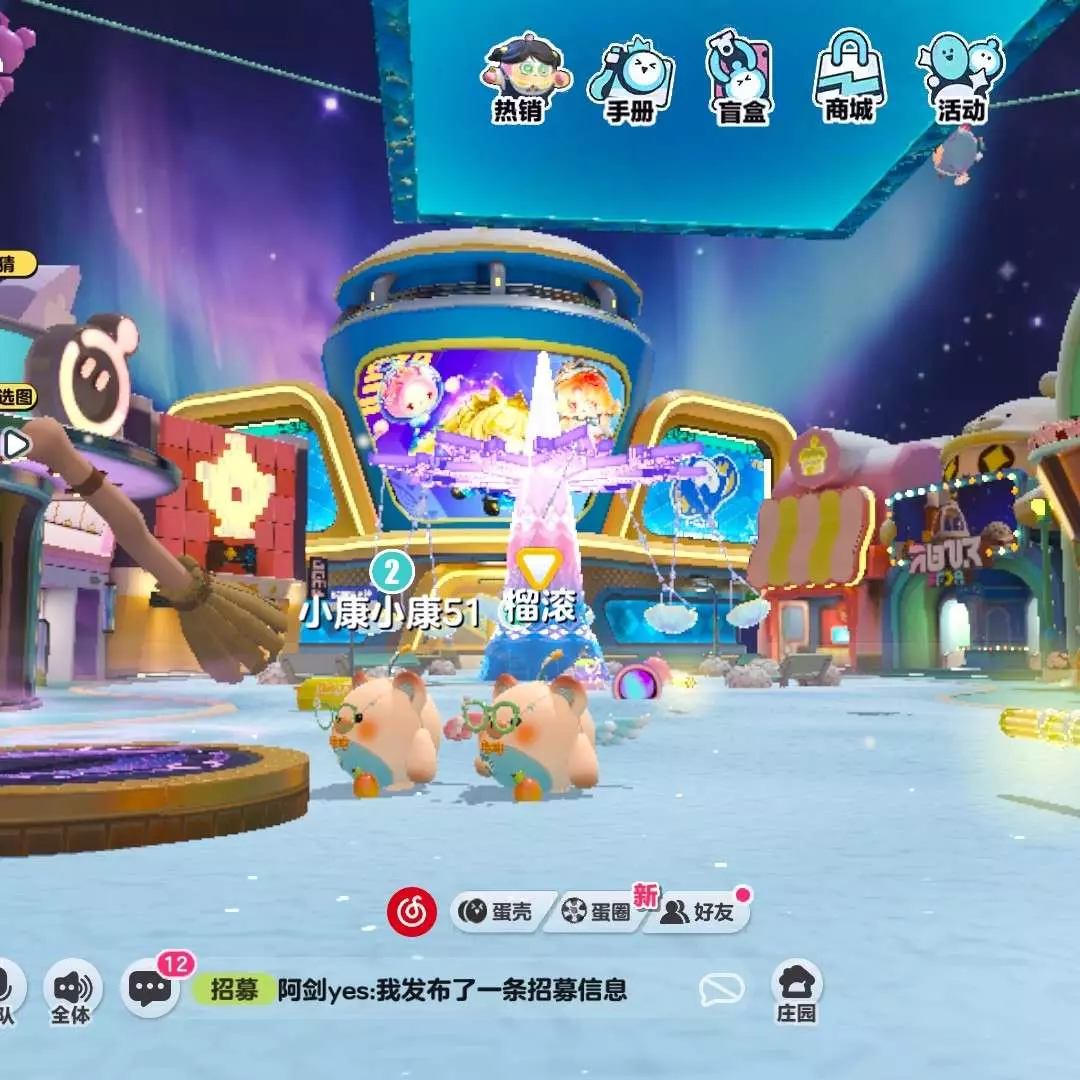Open the 盲盒 blind box screen
The height and width of the screenshot is (1080, 1080).
[x=741, y=78]
